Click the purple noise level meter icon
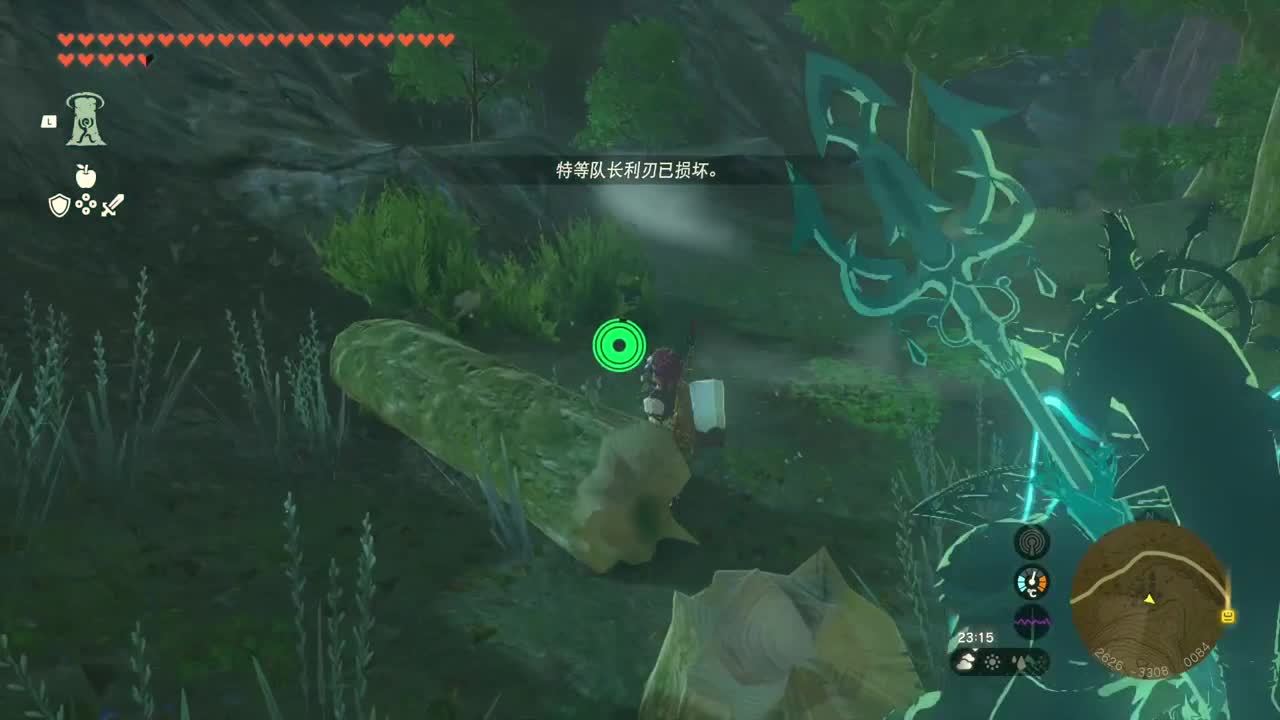The image size is (1280, 720). point(1034,622)
